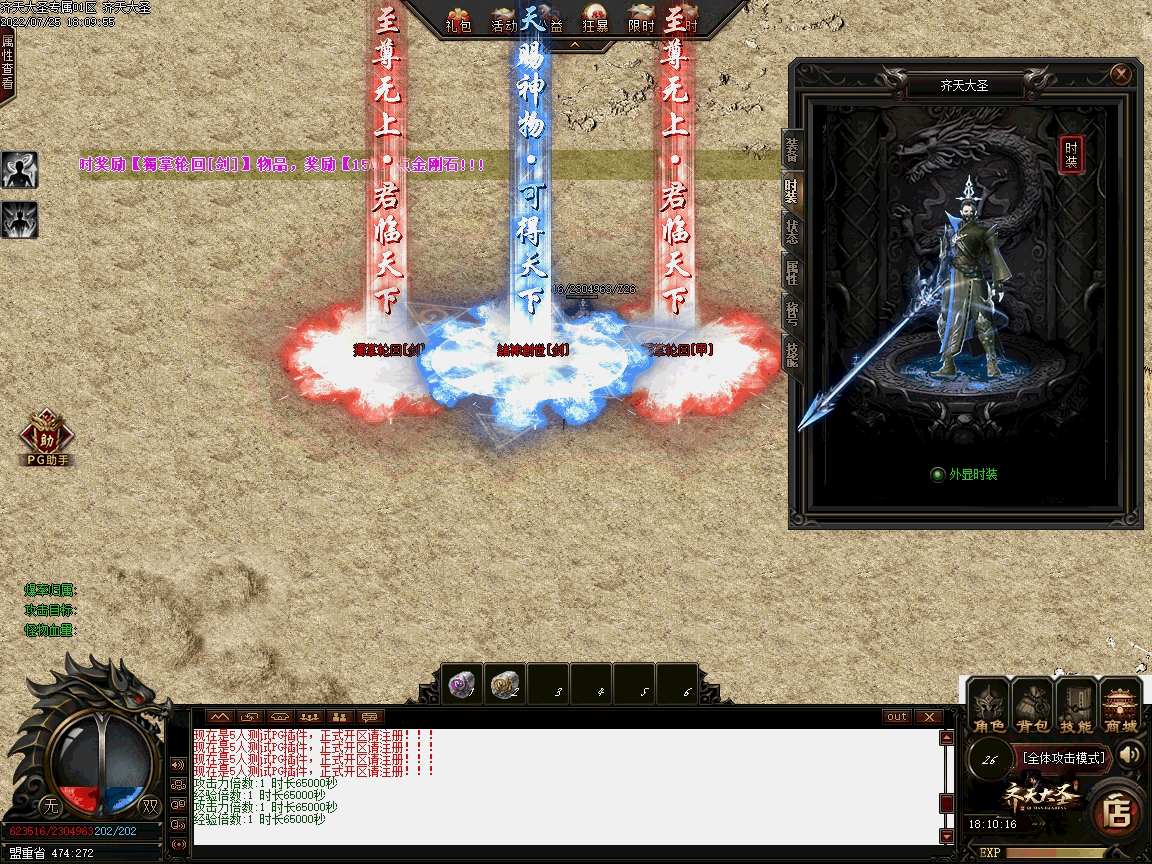Open the 背包 backpack
Screen dimensions: 1152x864
[1033, 706]
